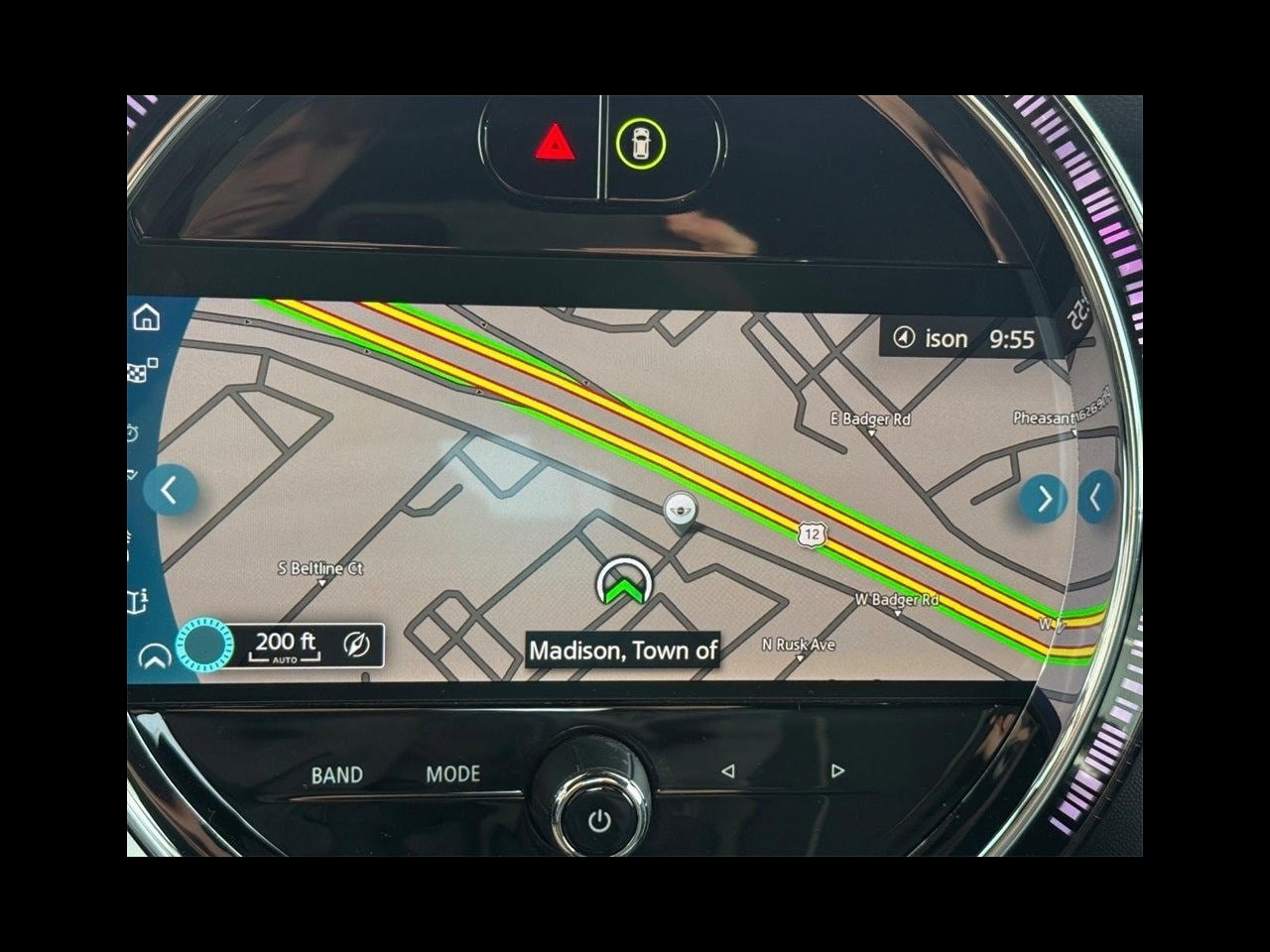Choose the MODE button

point(453,773)
